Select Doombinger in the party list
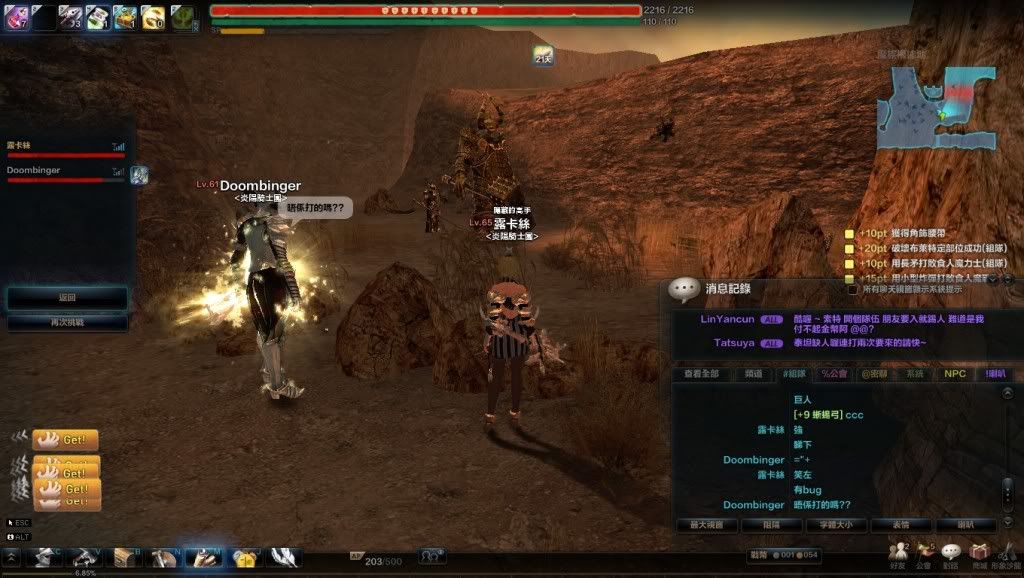1024x578 pixels. point(34,171)
